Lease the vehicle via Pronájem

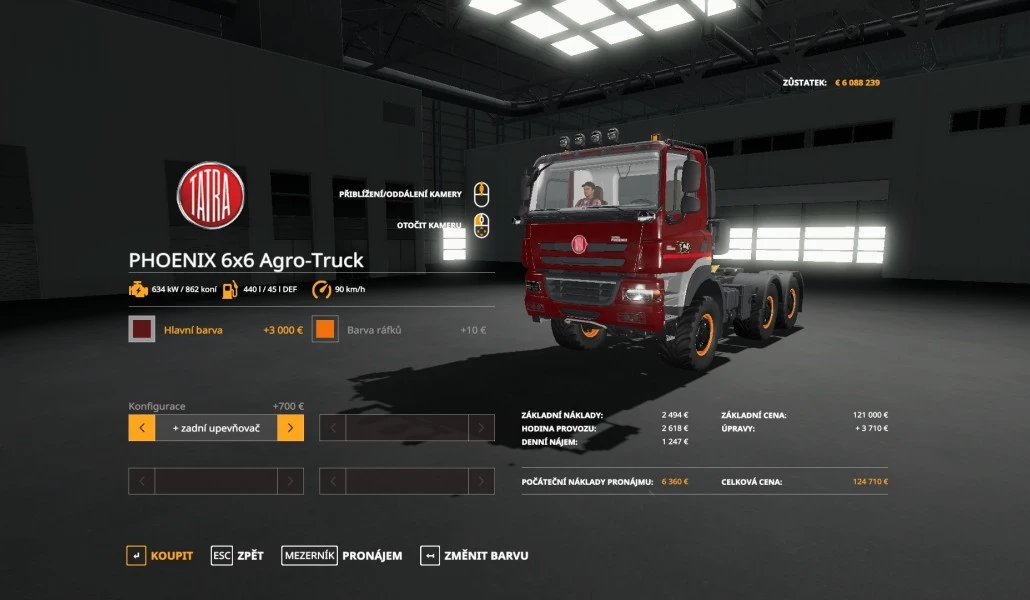(x=342, y=555)
